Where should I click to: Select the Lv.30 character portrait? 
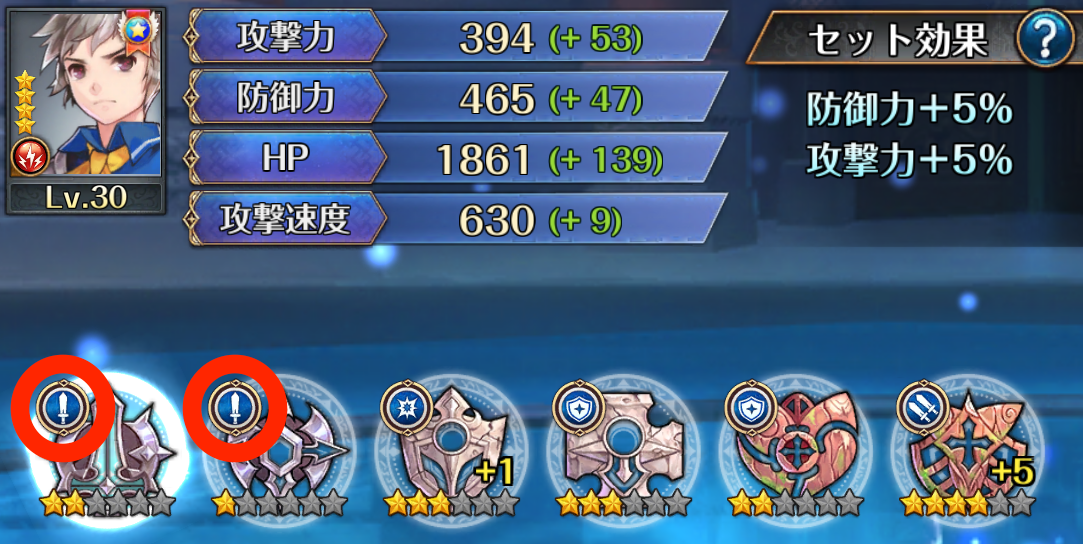coord(84,109)
